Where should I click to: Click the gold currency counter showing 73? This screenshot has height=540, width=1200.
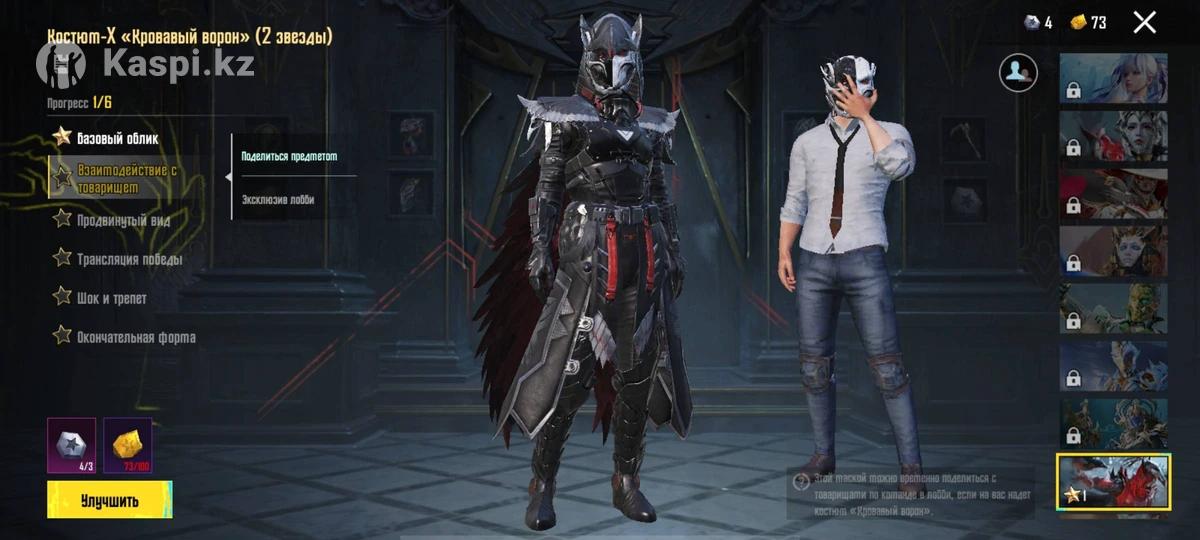pyautogui.click(x=1088, y=22)
